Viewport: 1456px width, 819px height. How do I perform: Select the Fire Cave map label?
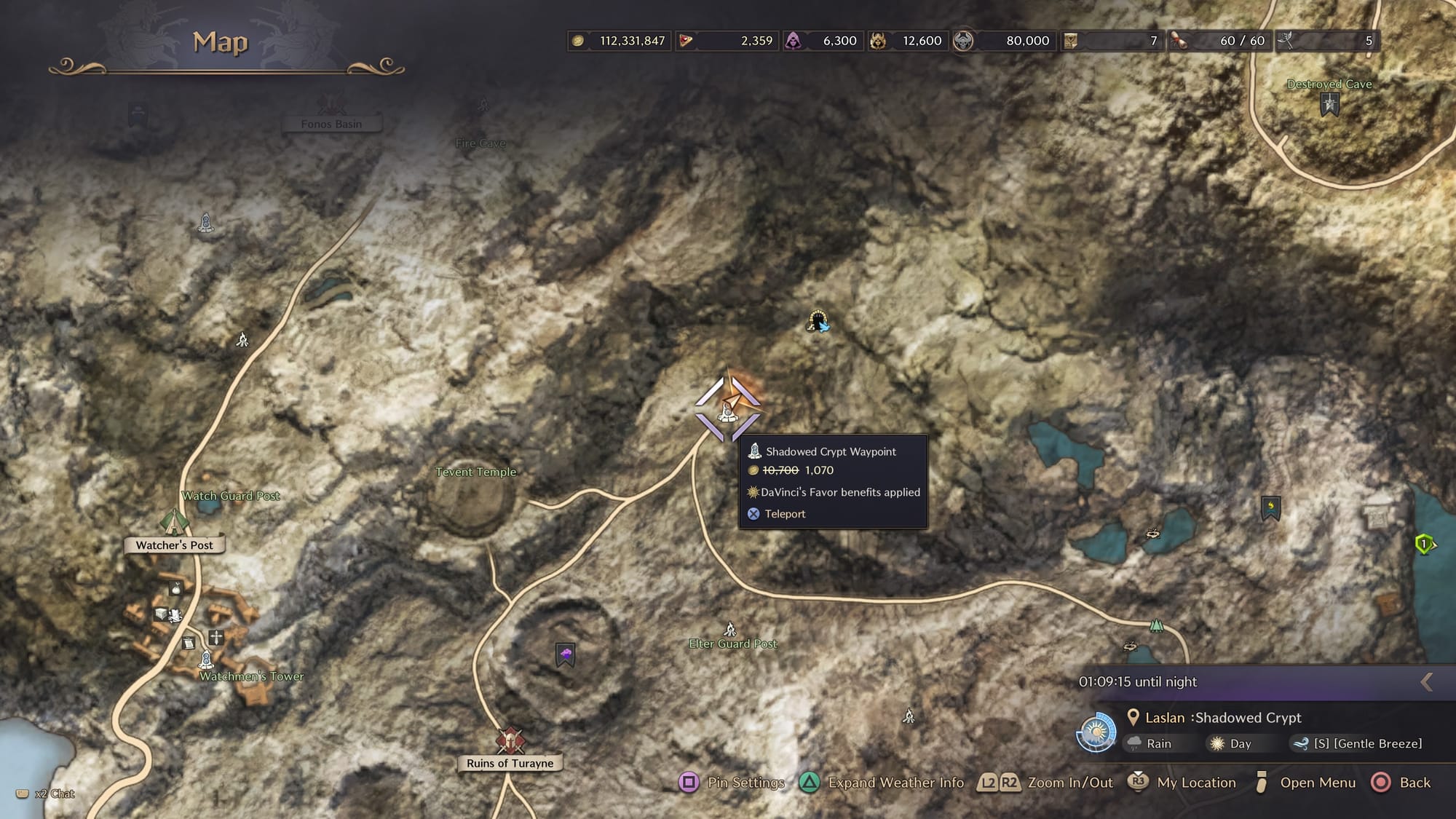480,143
